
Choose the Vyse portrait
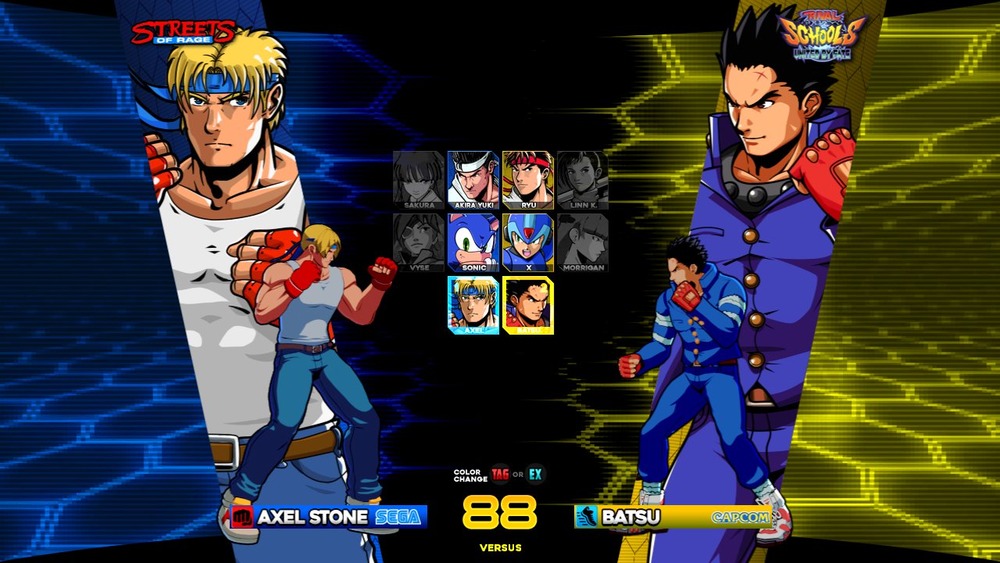click(x=418, y=242)
